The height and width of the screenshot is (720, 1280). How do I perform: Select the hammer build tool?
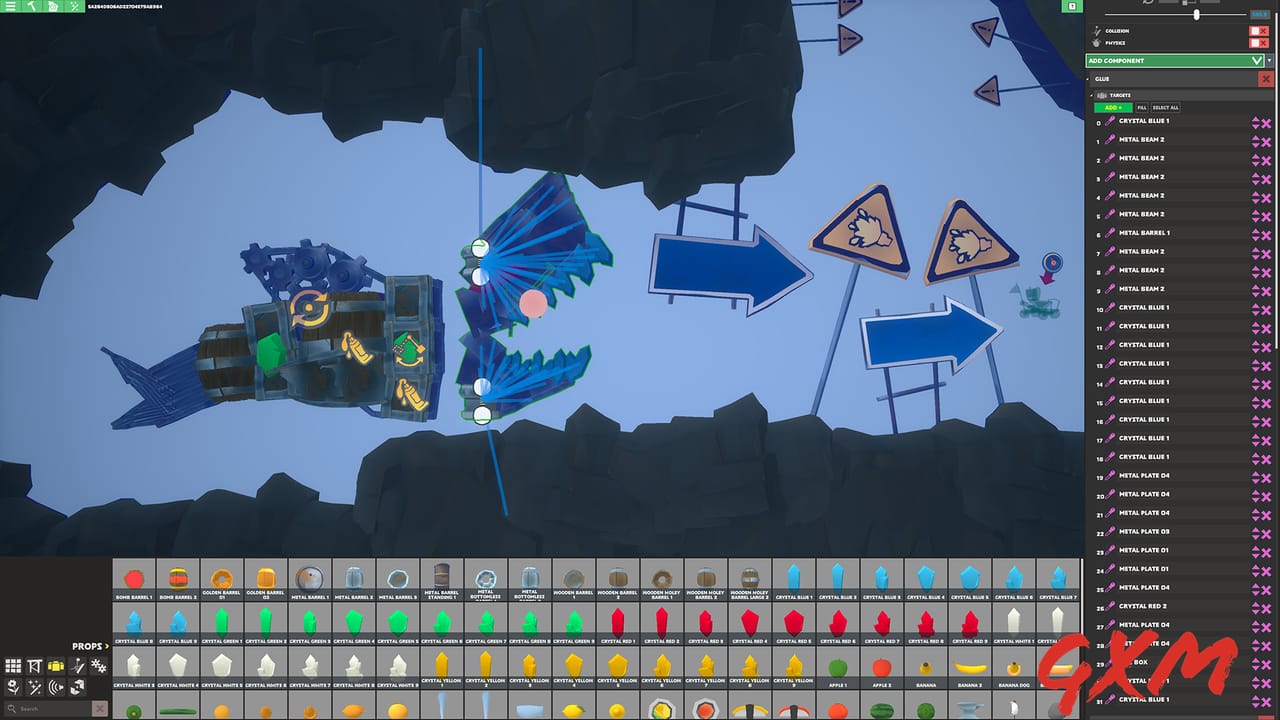pos(32,6)
